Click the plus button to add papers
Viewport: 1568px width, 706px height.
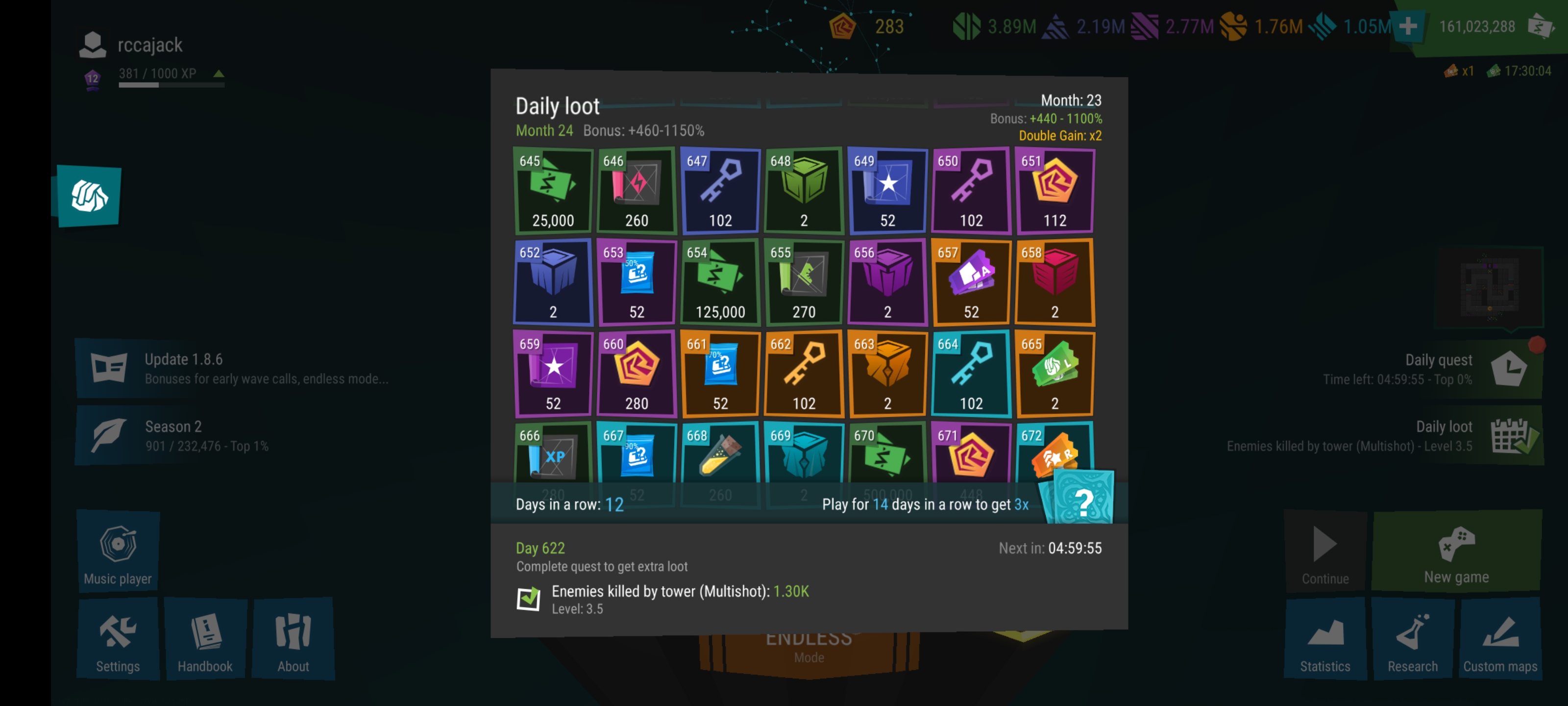click(x=1407, y=27)
